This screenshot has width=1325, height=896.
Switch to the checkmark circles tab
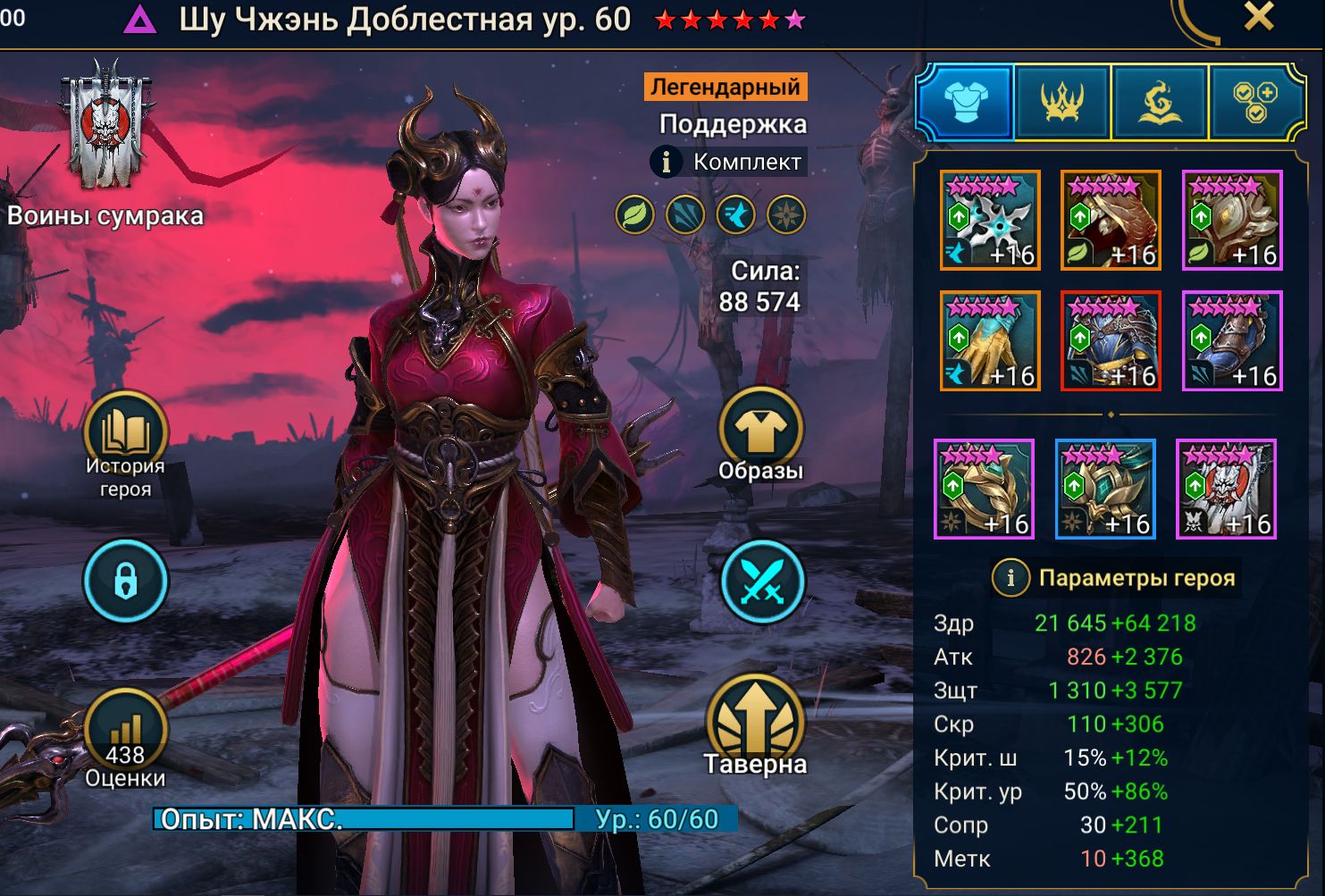[1254, 102]
